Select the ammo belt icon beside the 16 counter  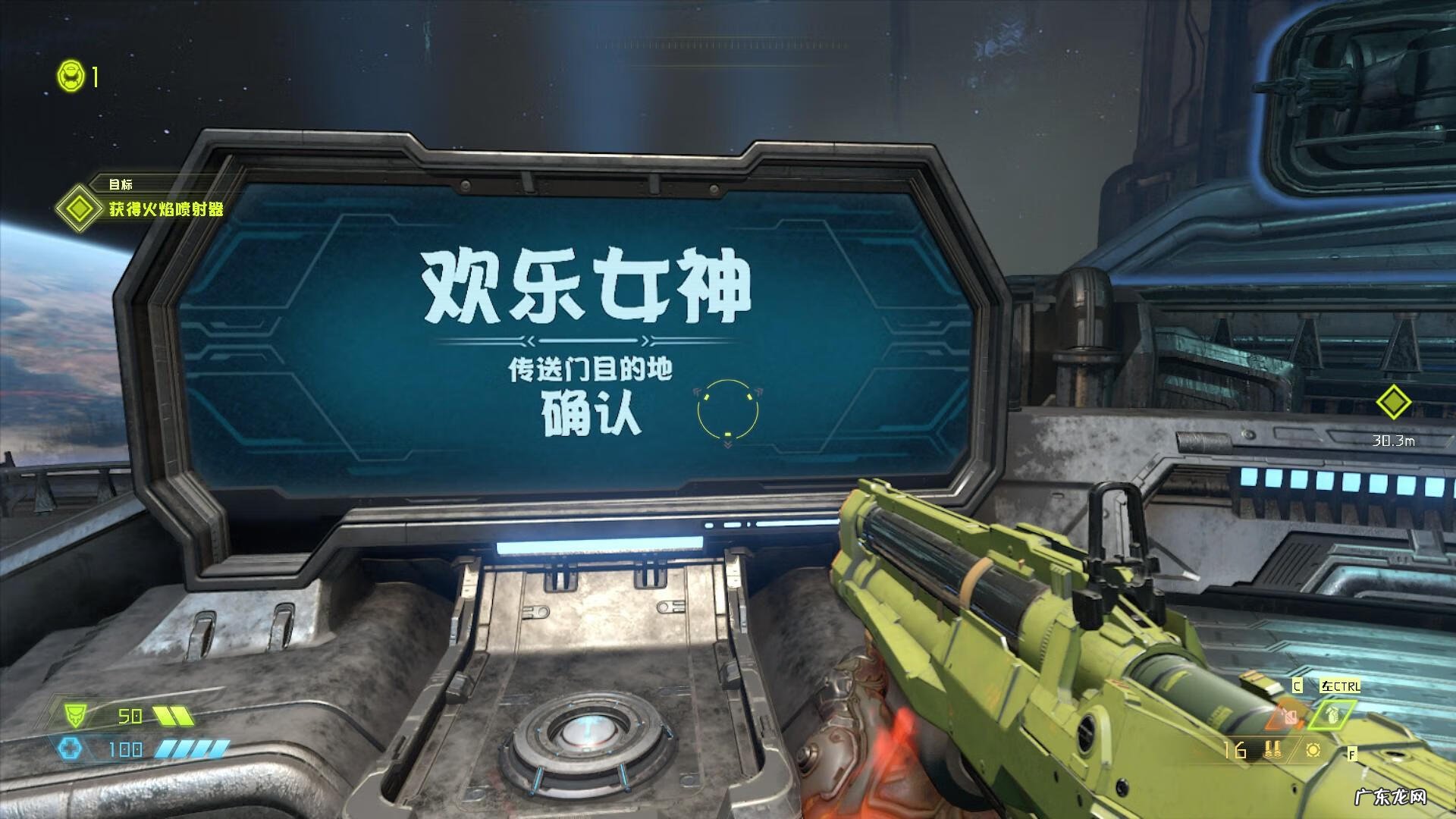tap(1272, 749)
